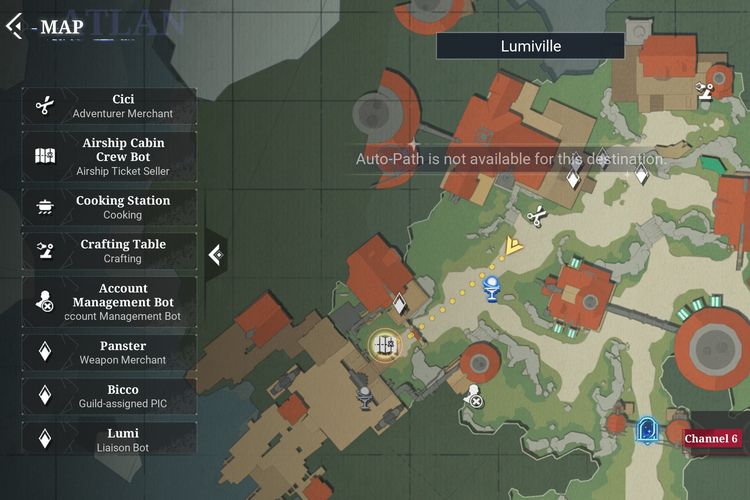Collapse the location list side panel

point(215,255)
